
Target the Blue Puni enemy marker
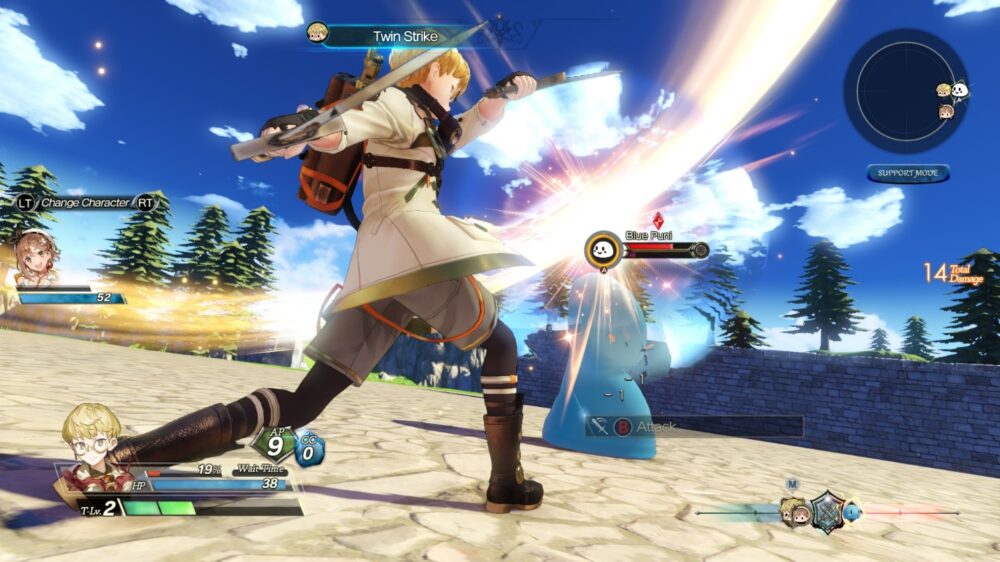[x=603, y=249]
